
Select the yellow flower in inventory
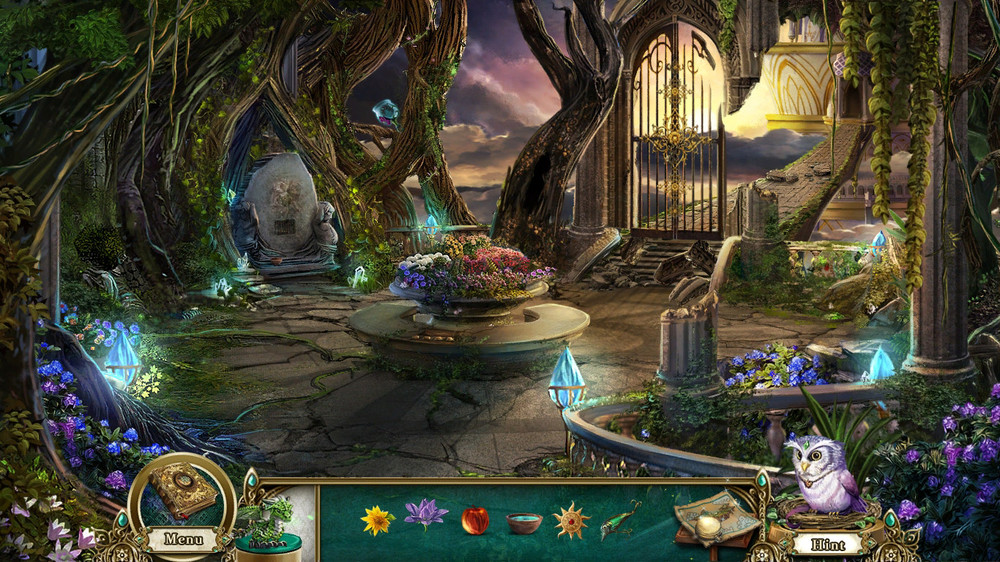(378, 520)
